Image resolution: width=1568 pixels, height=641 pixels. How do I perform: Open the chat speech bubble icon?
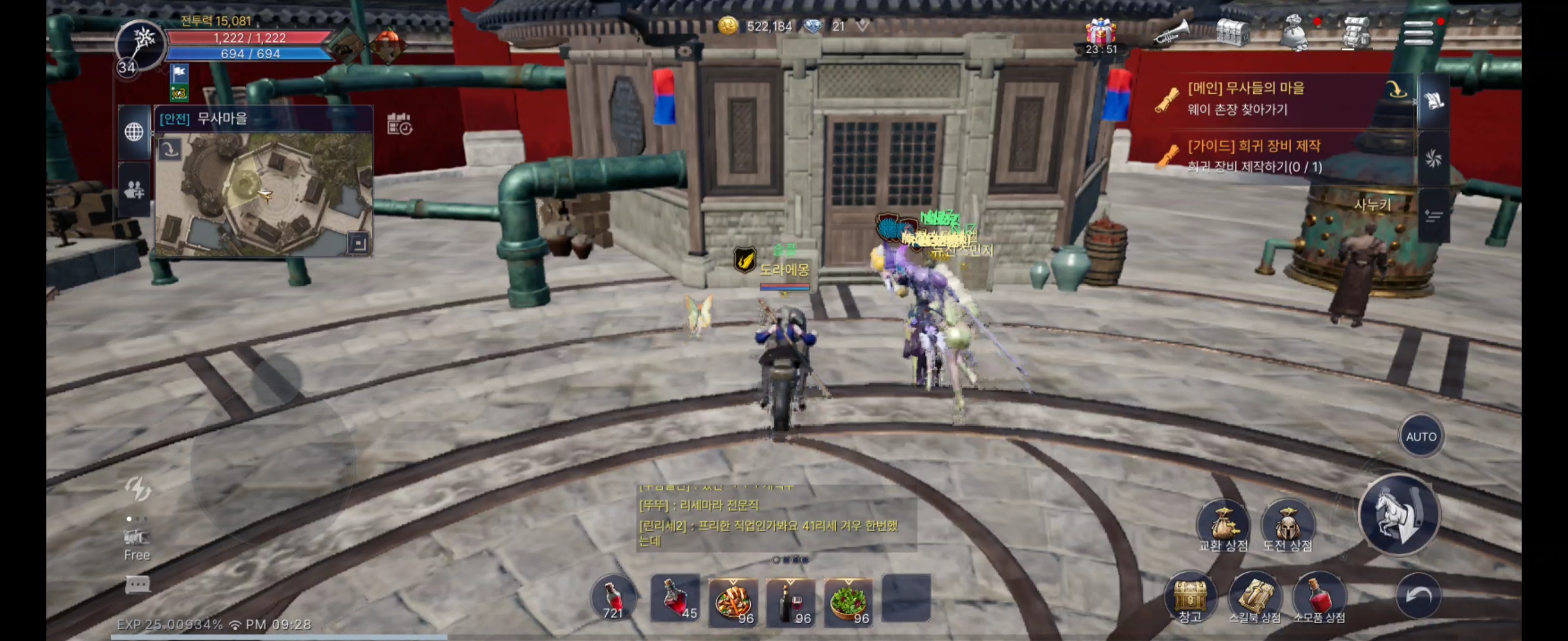click(137, 585)
